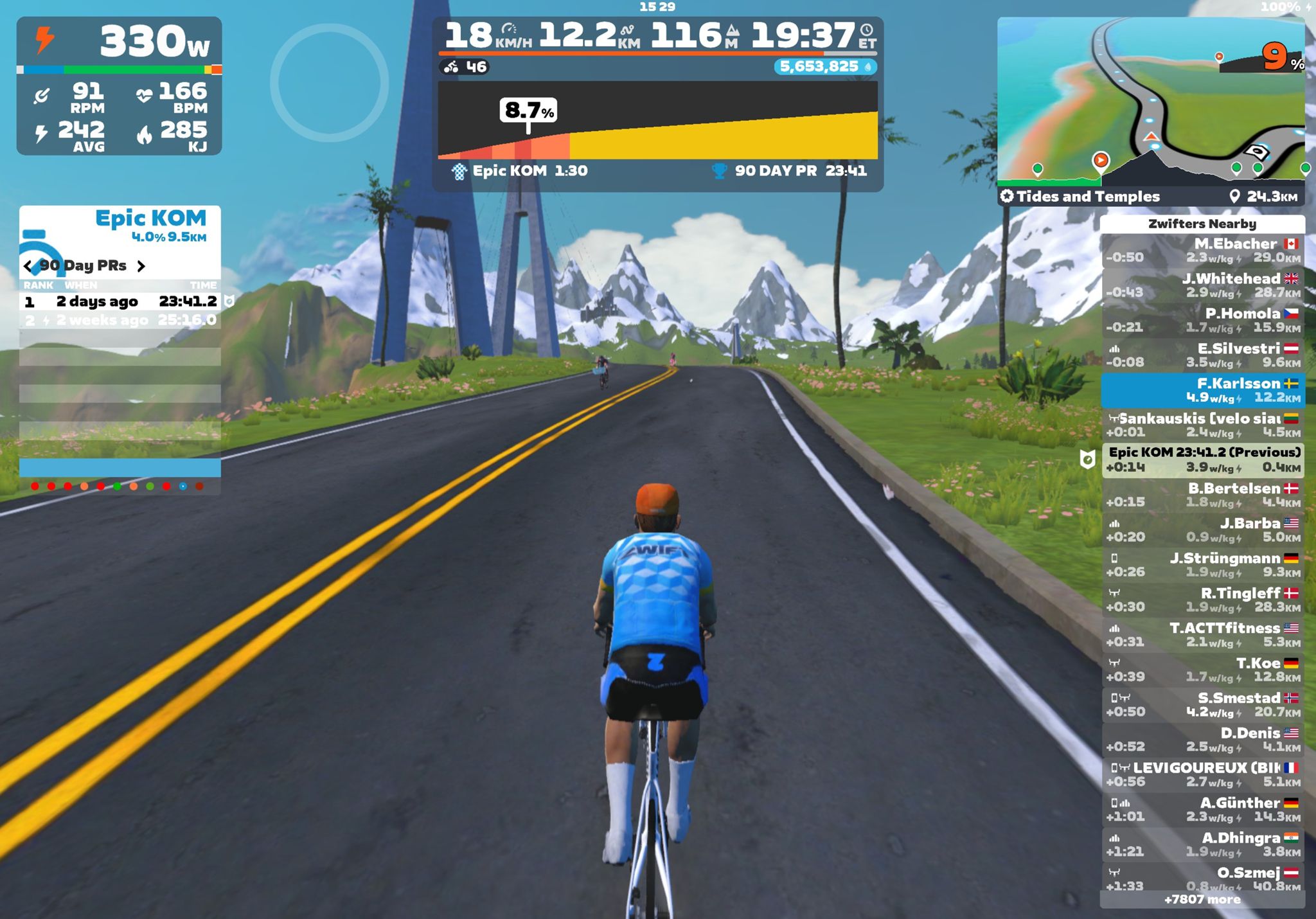Select R.Tingleff rider row

[1202, 600]
